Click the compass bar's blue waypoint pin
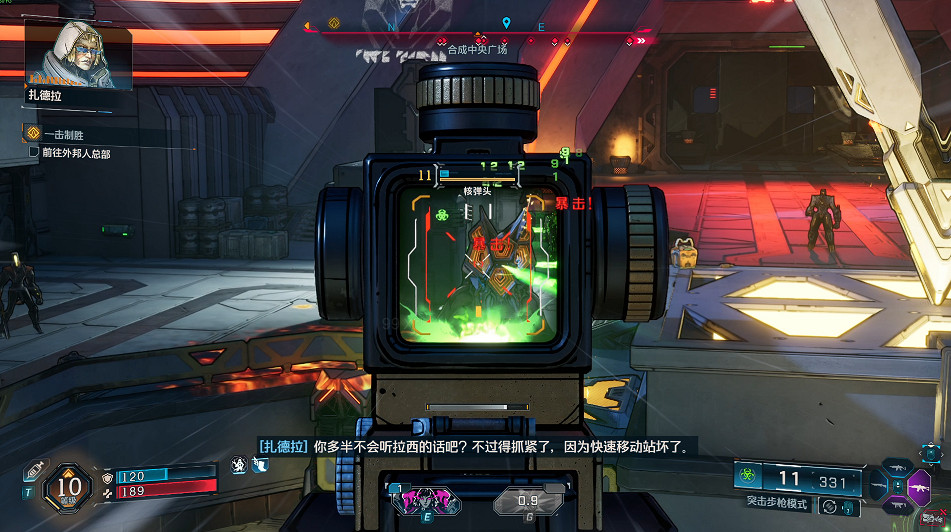Screen dimensions: 951x532 507,23
